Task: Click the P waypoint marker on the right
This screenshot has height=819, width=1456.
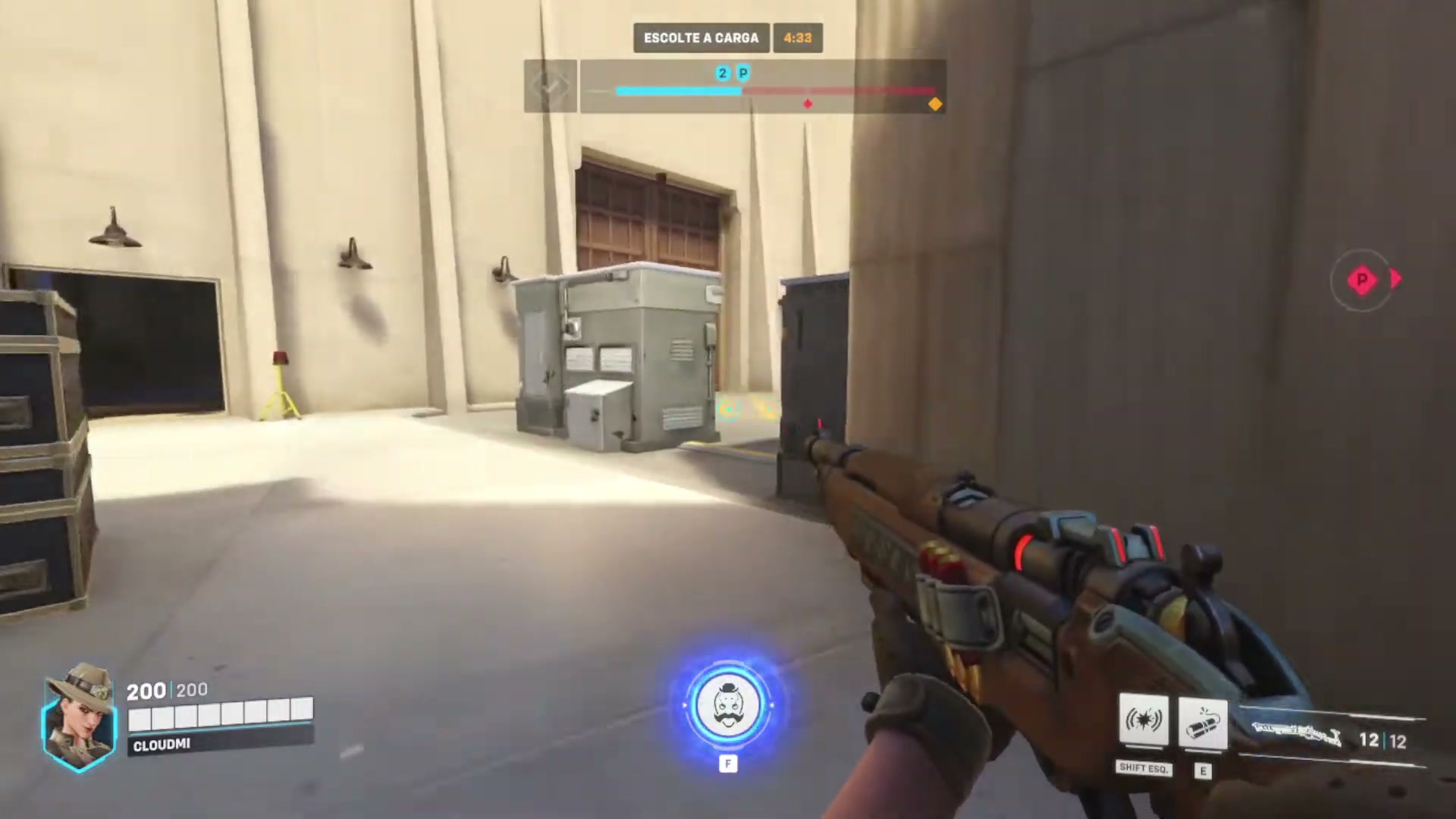Action: click(1363, 281)
